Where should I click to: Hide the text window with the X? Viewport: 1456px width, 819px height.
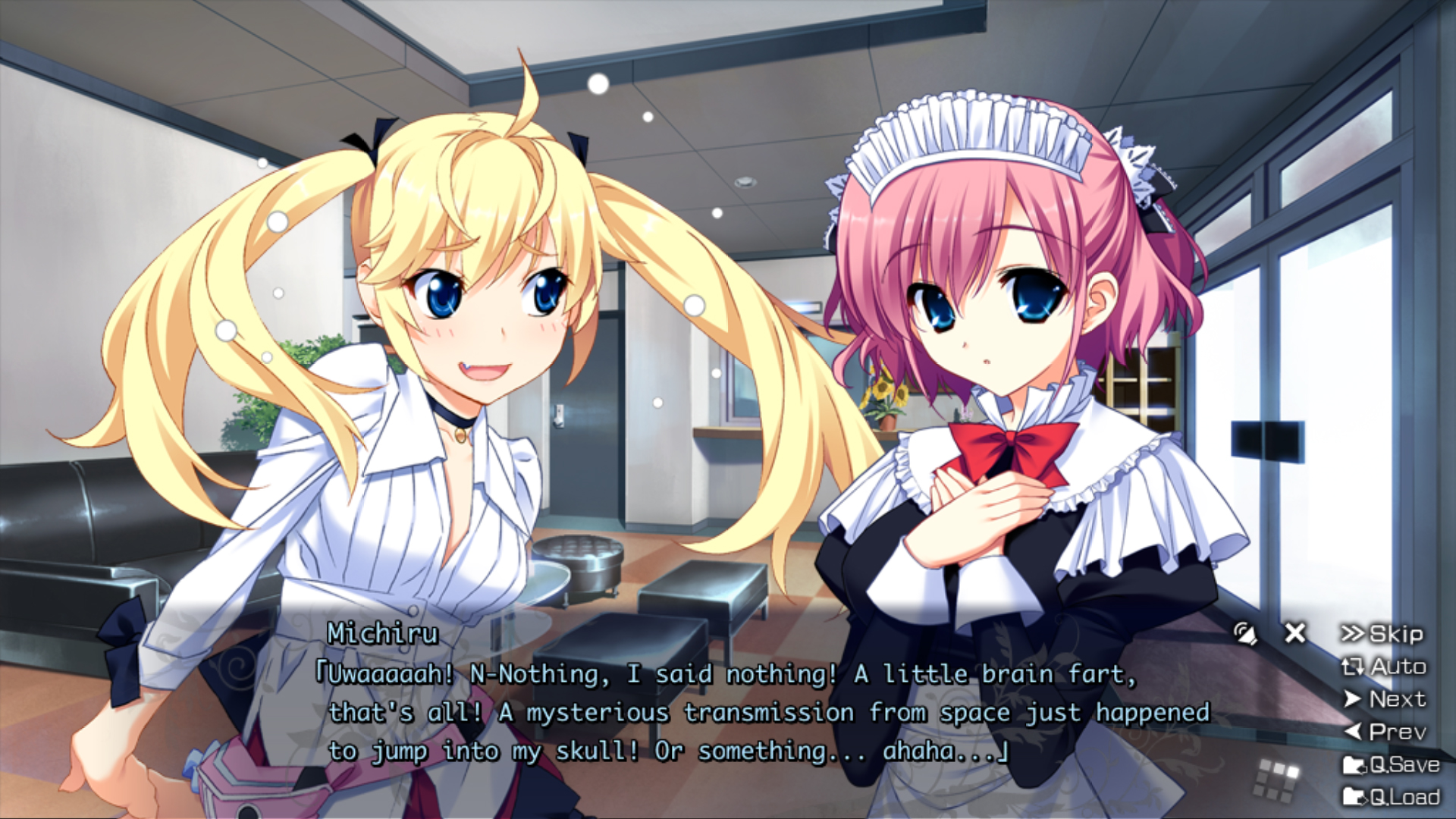1295,632
